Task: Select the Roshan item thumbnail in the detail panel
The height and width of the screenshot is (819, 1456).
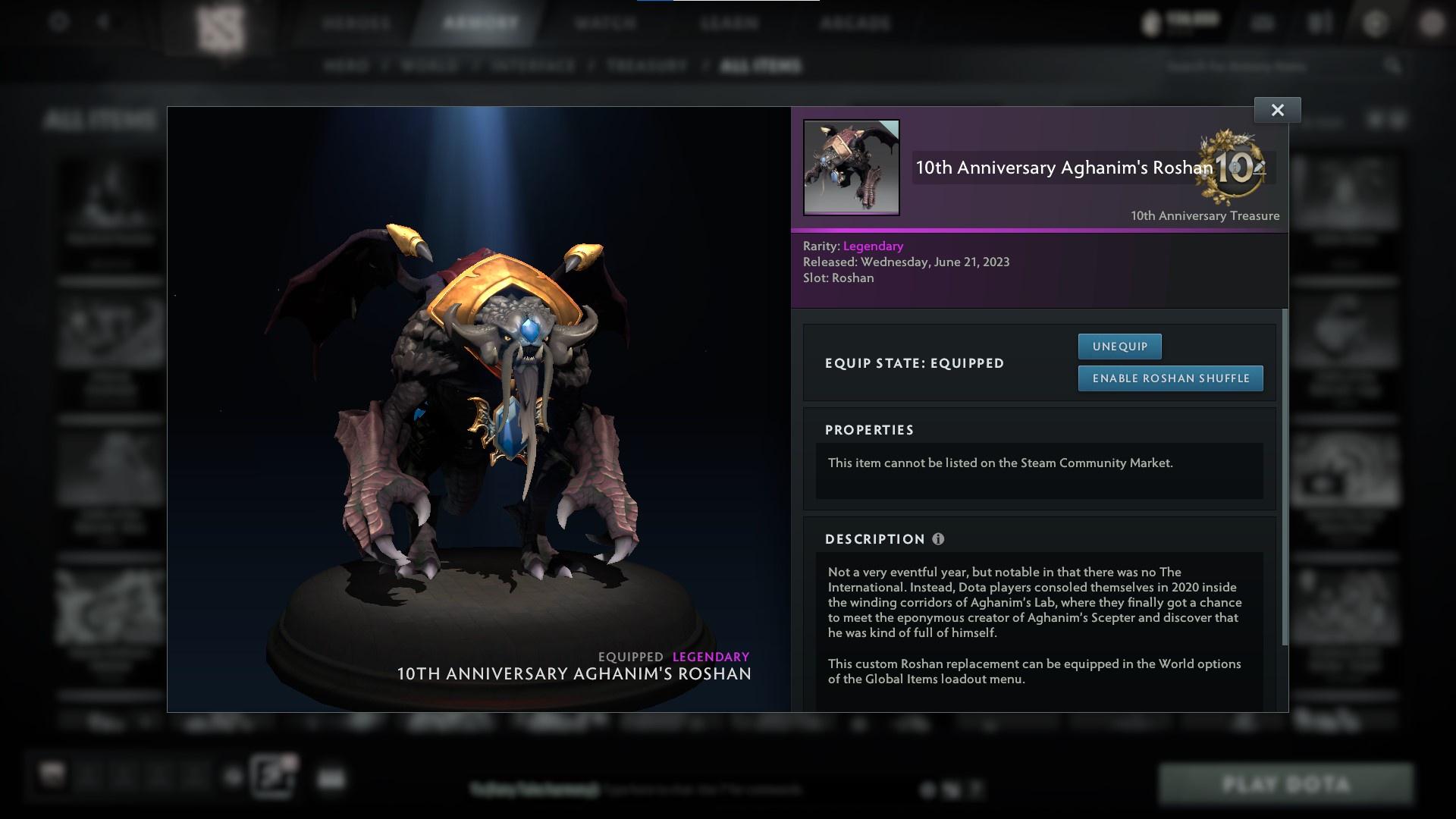Action: click(x=851, y=168)
